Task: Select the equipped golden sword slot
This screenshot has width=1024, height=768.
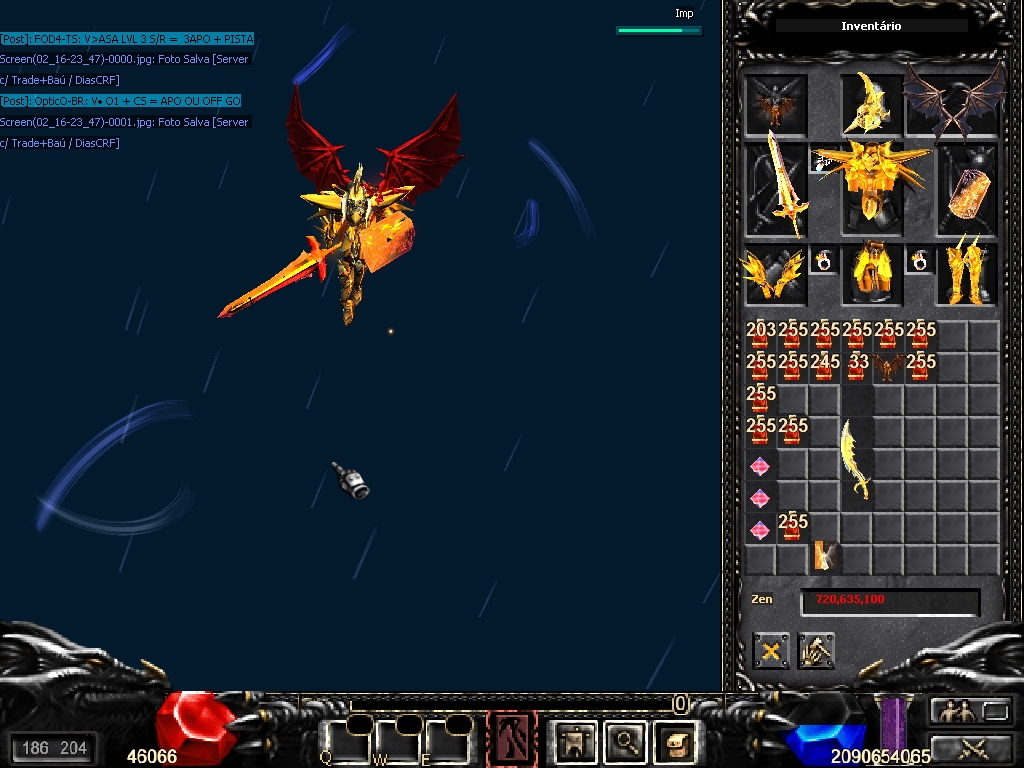Action: [x=775, y=188]
